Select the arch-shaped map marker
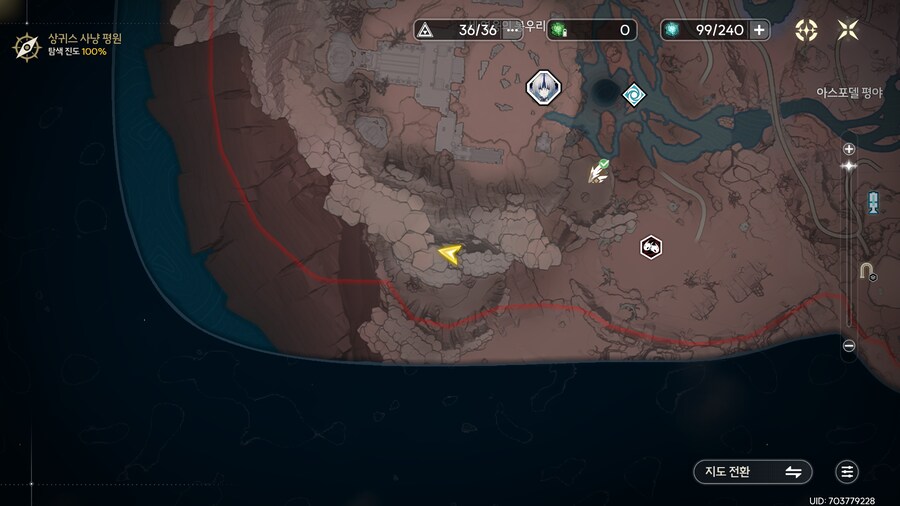Screen dimensions: 900x506 coord(867,270)
